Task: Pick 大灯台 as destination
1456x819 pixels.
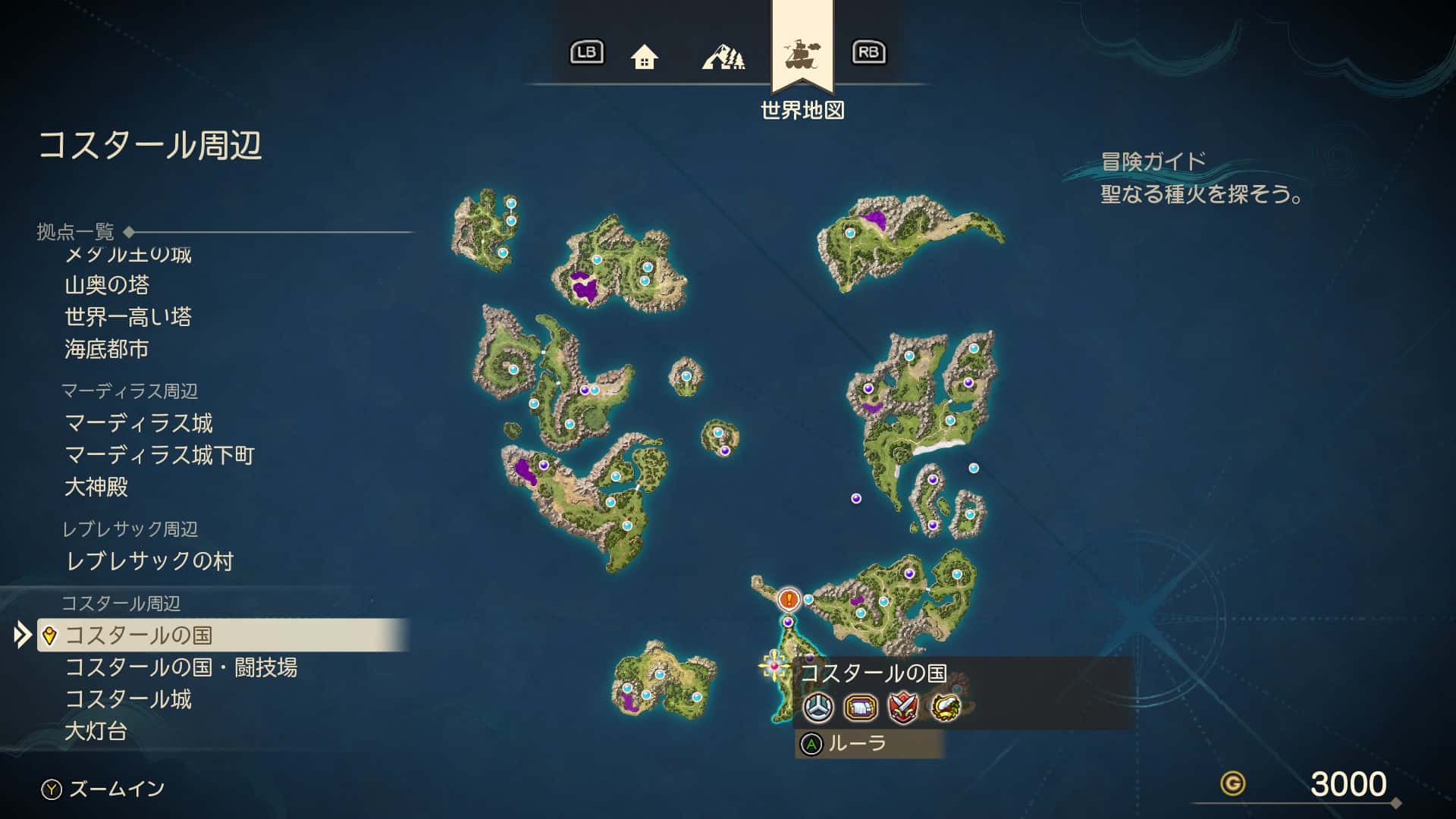Action: tap(96, 731)
